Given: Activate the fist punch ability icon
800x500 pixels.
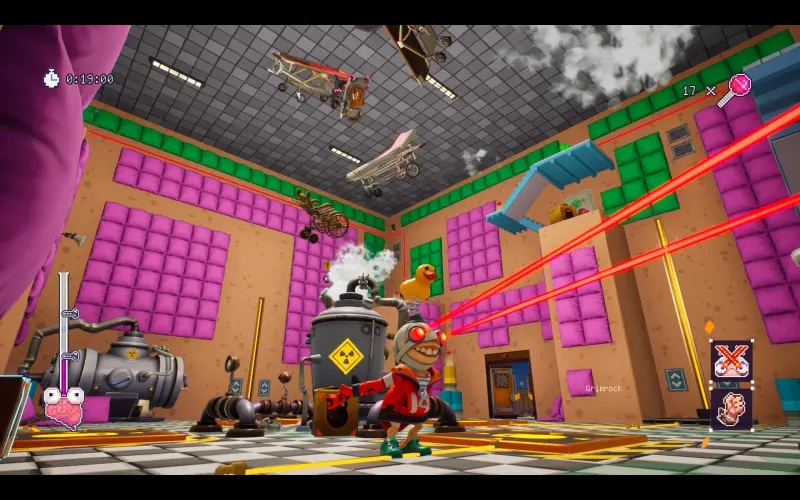Looking at the screenshot, I should (x=731, y=409).
